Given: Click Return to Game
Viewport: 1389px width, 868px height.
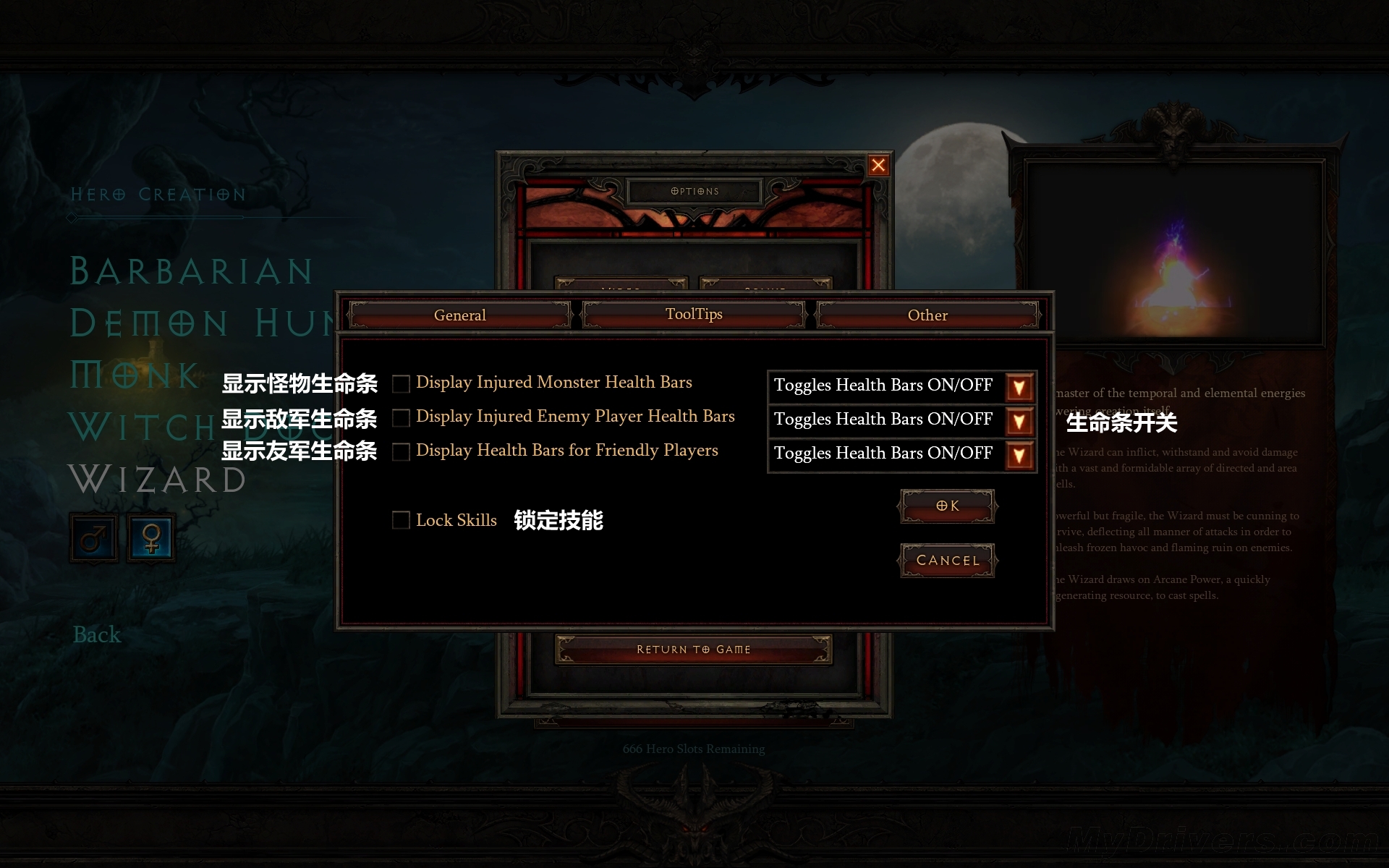Looking at the screenshot, I should click(693, 650).
